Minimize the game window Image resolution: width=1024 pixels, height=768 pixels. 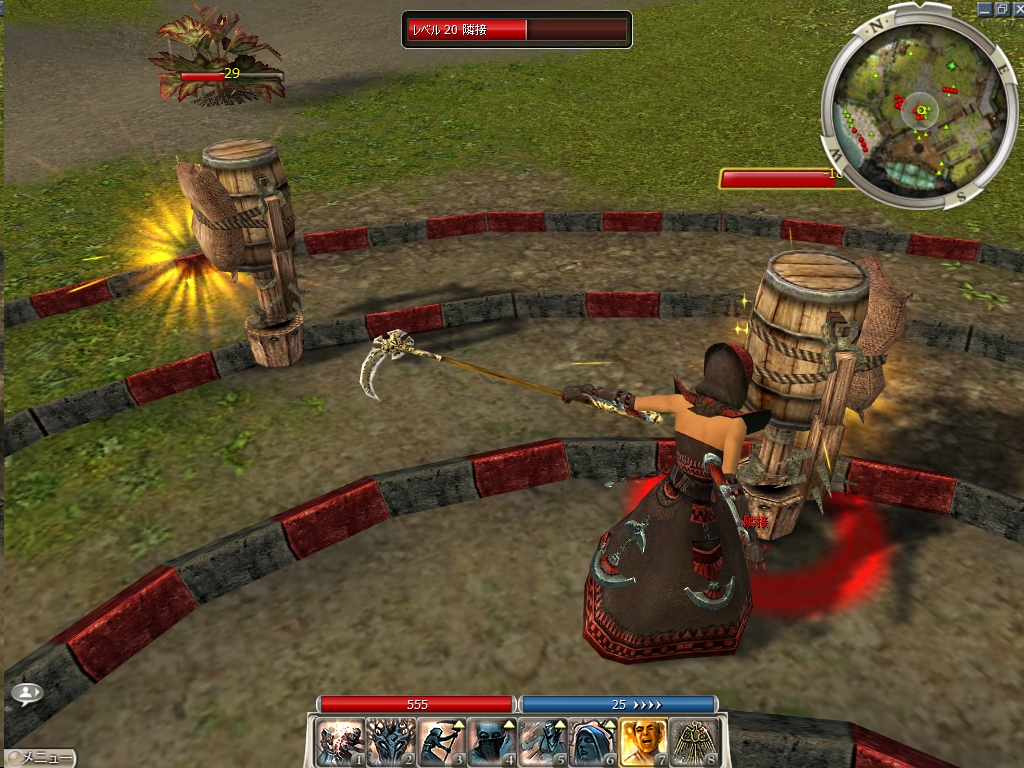984,9
